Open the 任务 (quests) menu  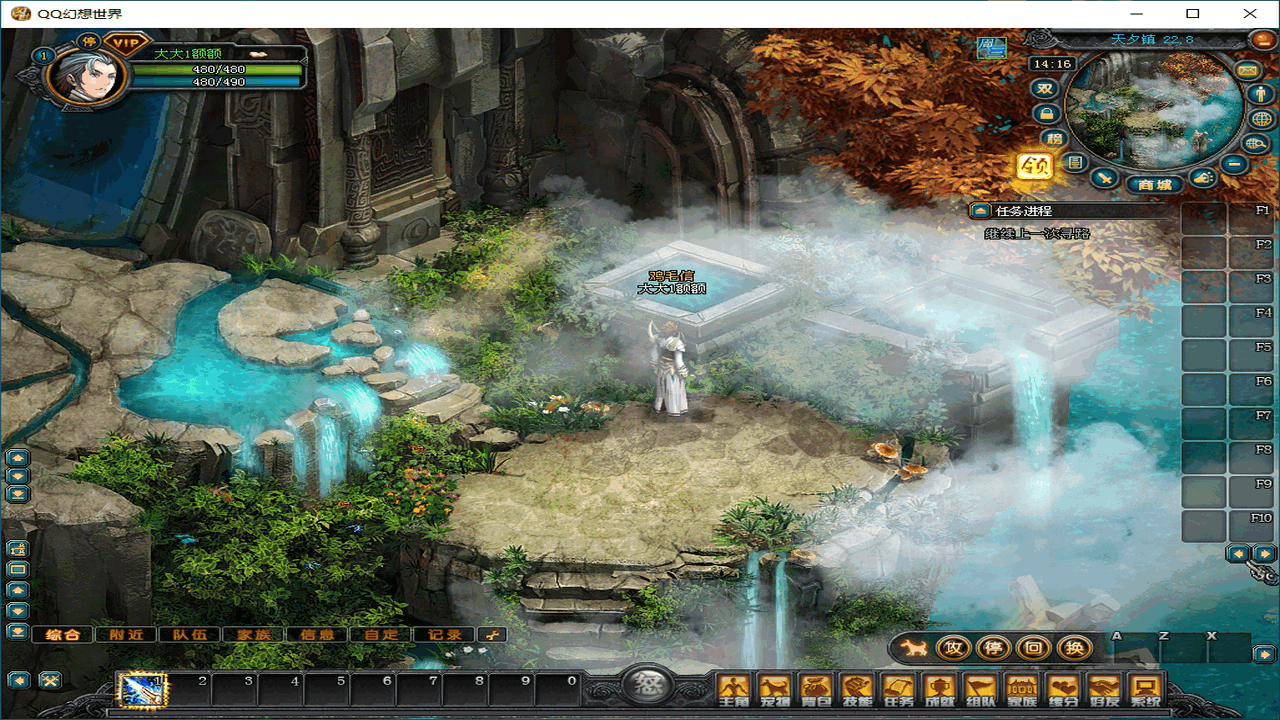click(899, 688)
